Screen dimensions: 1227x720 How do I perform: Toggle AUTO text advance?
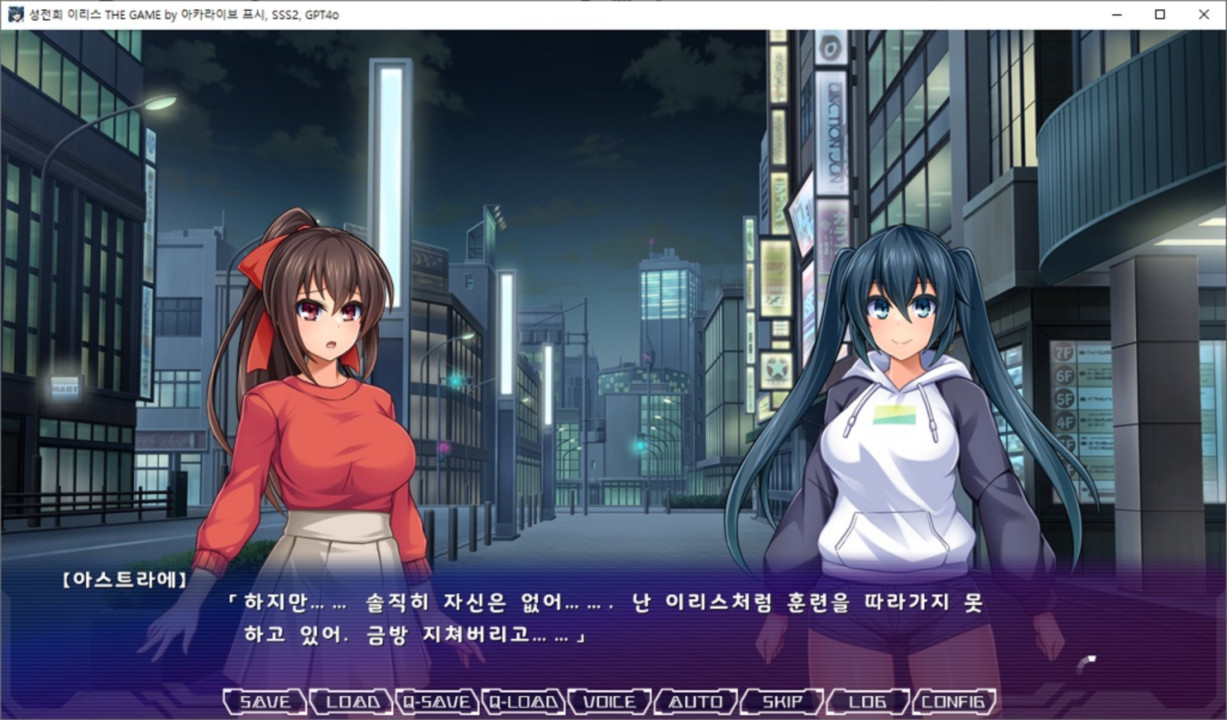click(695, 702)
